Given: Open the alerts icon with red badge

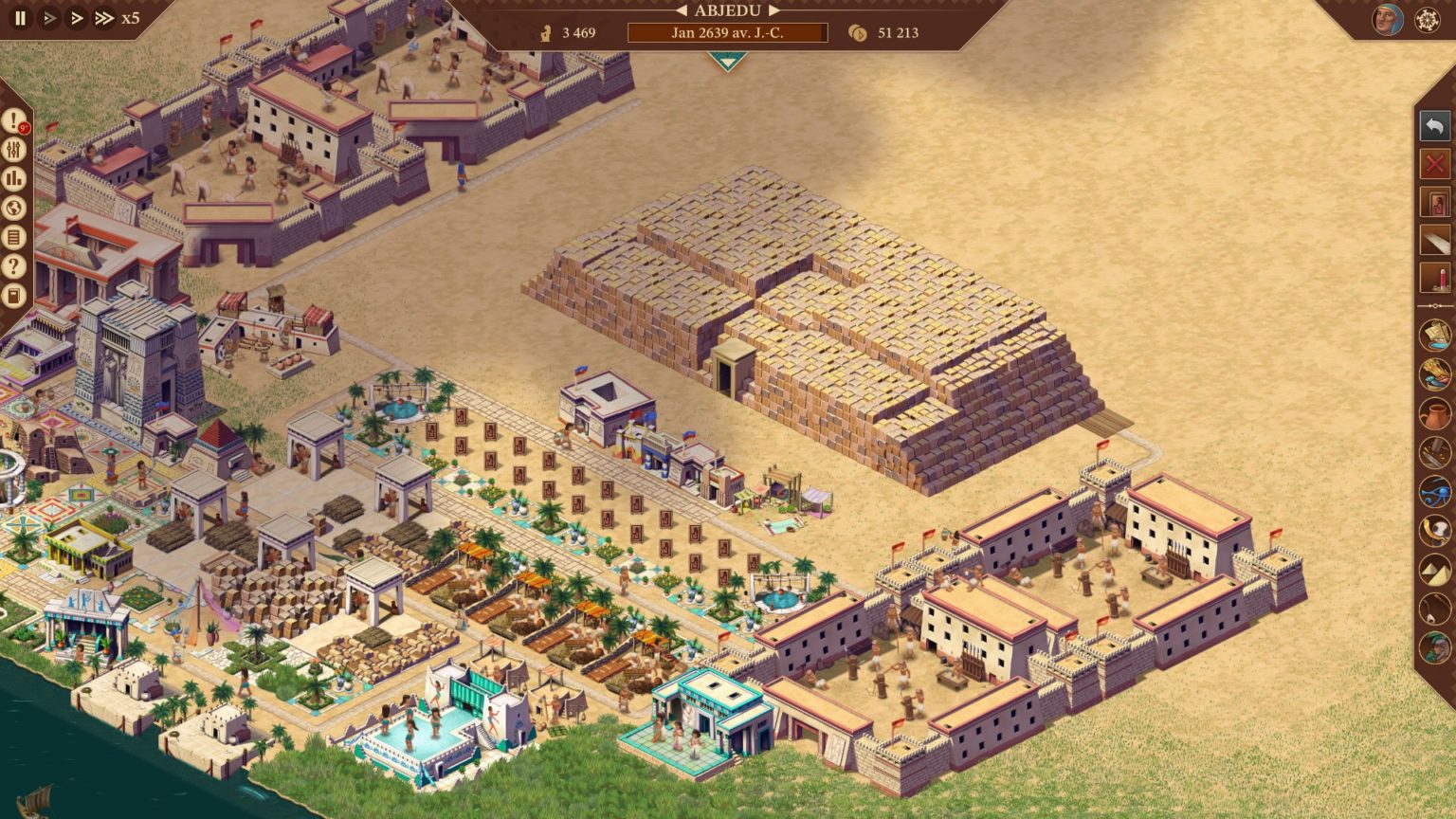Looking at the screenshot, I should [x=13, y=121].
